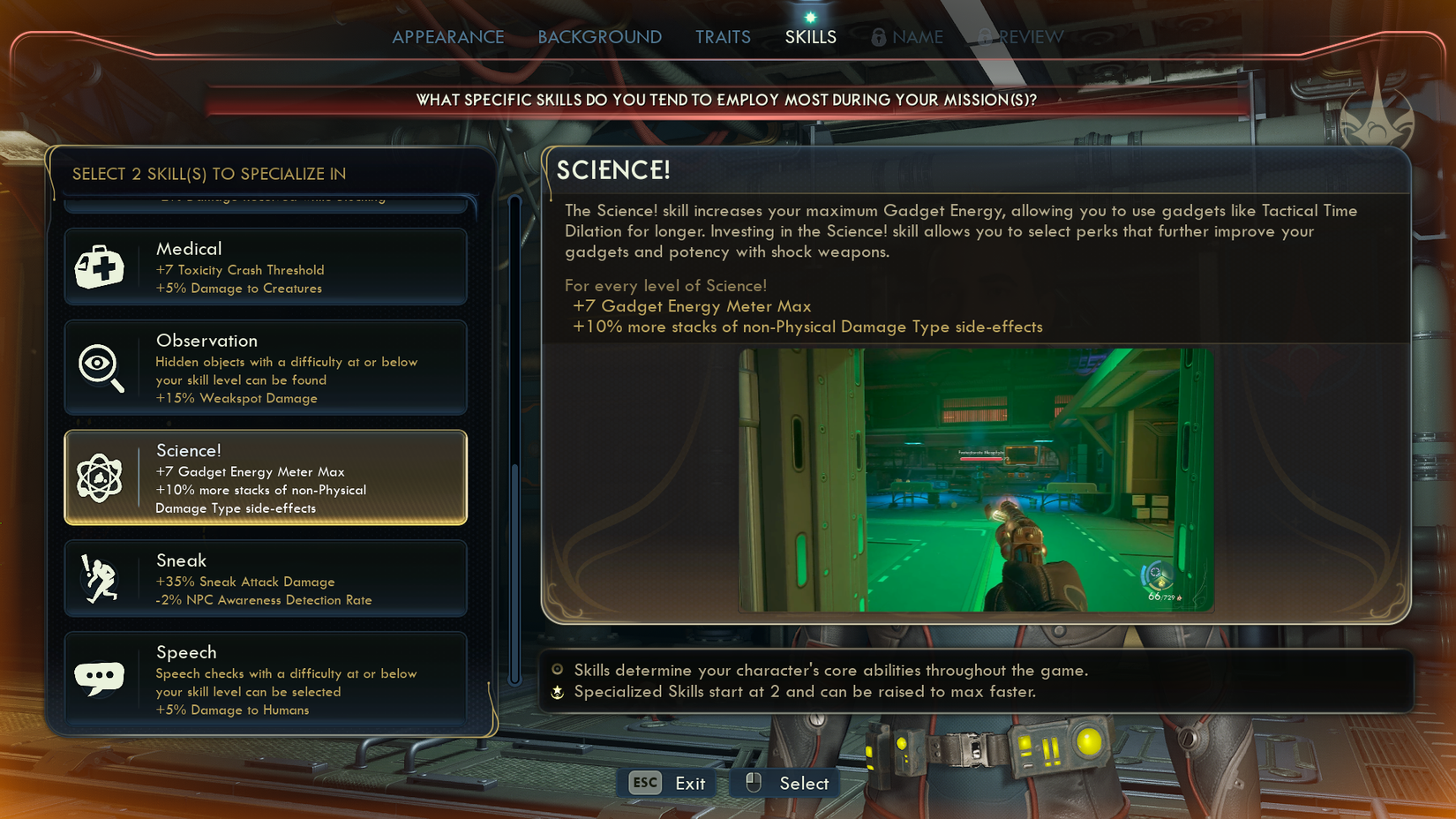Click the lock icon next to REVIEW

985,36
